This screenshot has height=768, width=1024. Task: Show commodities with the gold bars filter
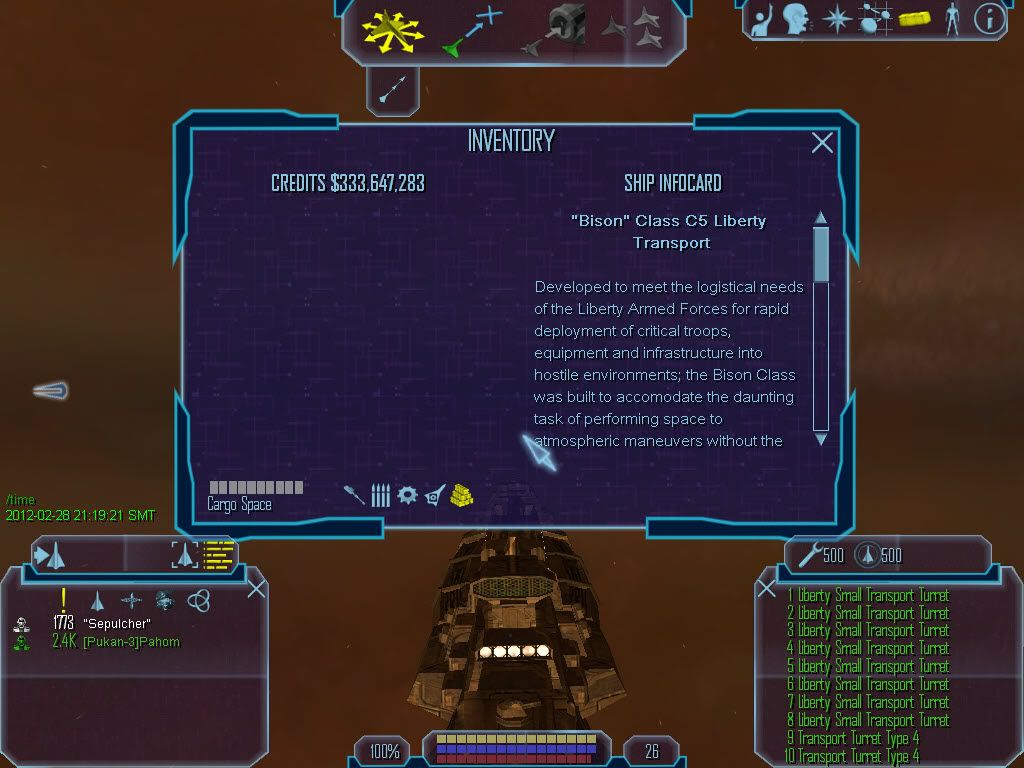pos(460,494)
